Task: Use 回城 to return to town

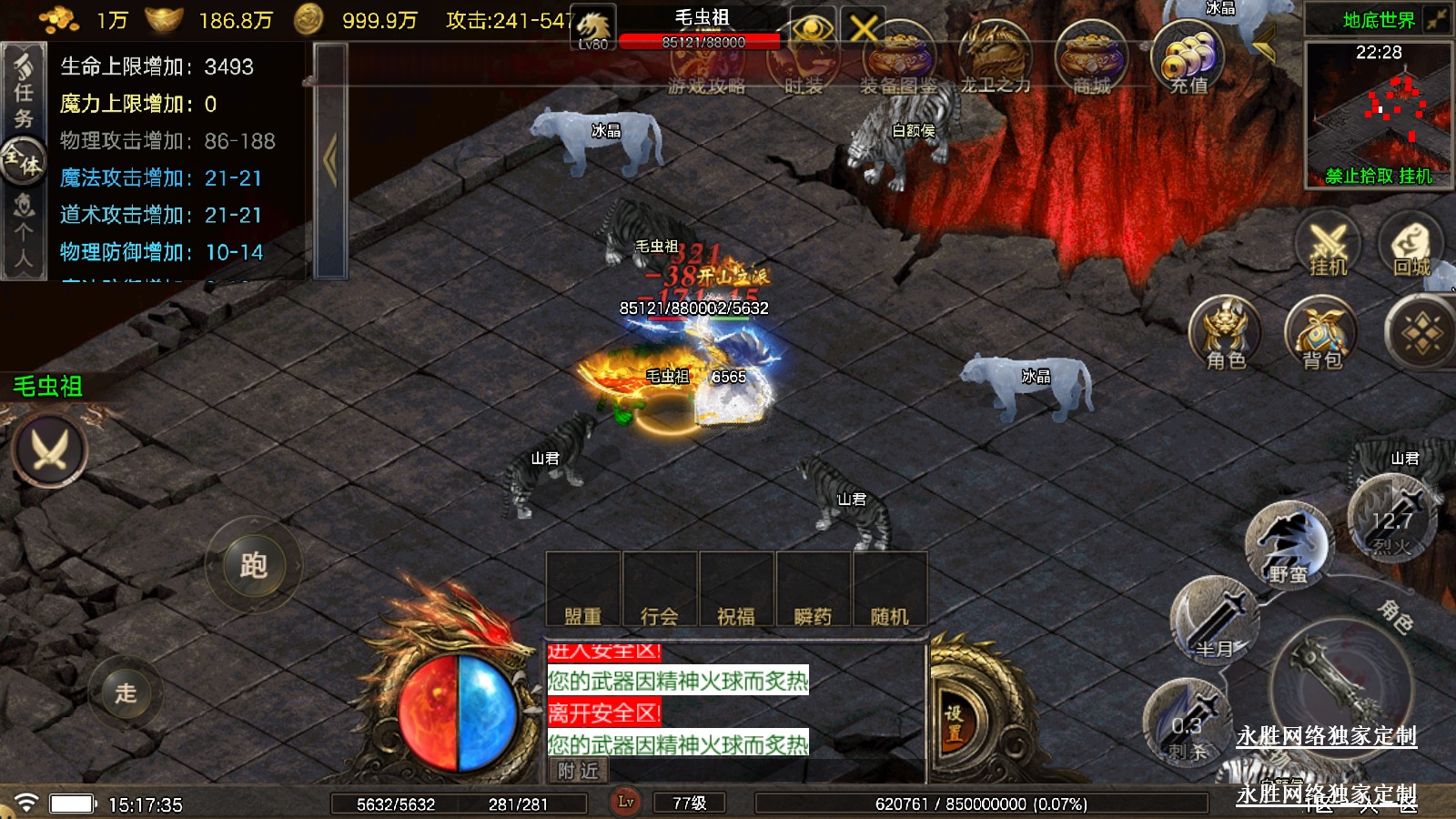Action: pos(1411,245)
